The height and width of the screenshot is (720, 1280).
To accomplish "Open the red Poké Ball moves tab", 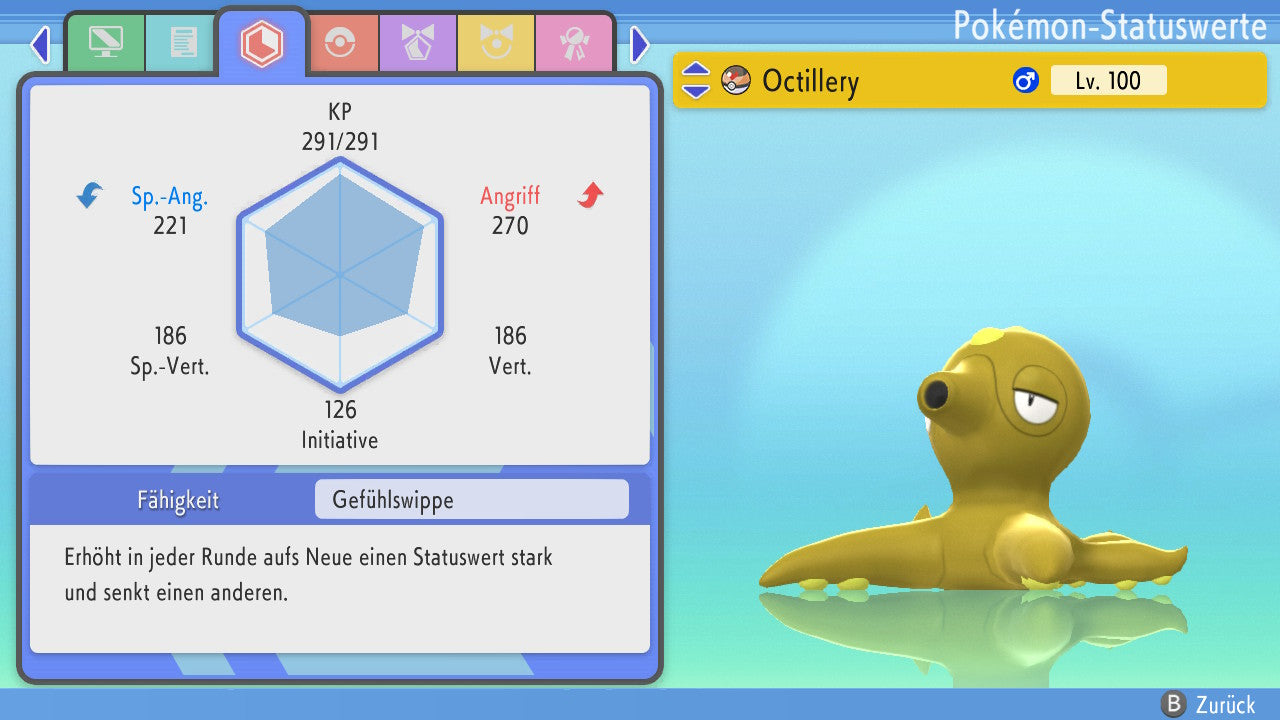I will click(x=340, y=43).
